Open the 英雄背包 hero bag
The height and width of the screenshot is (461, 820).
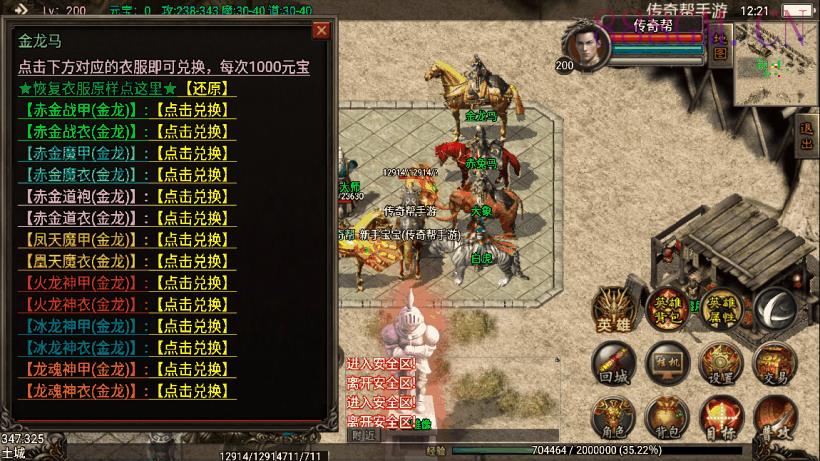pos(666,310)
